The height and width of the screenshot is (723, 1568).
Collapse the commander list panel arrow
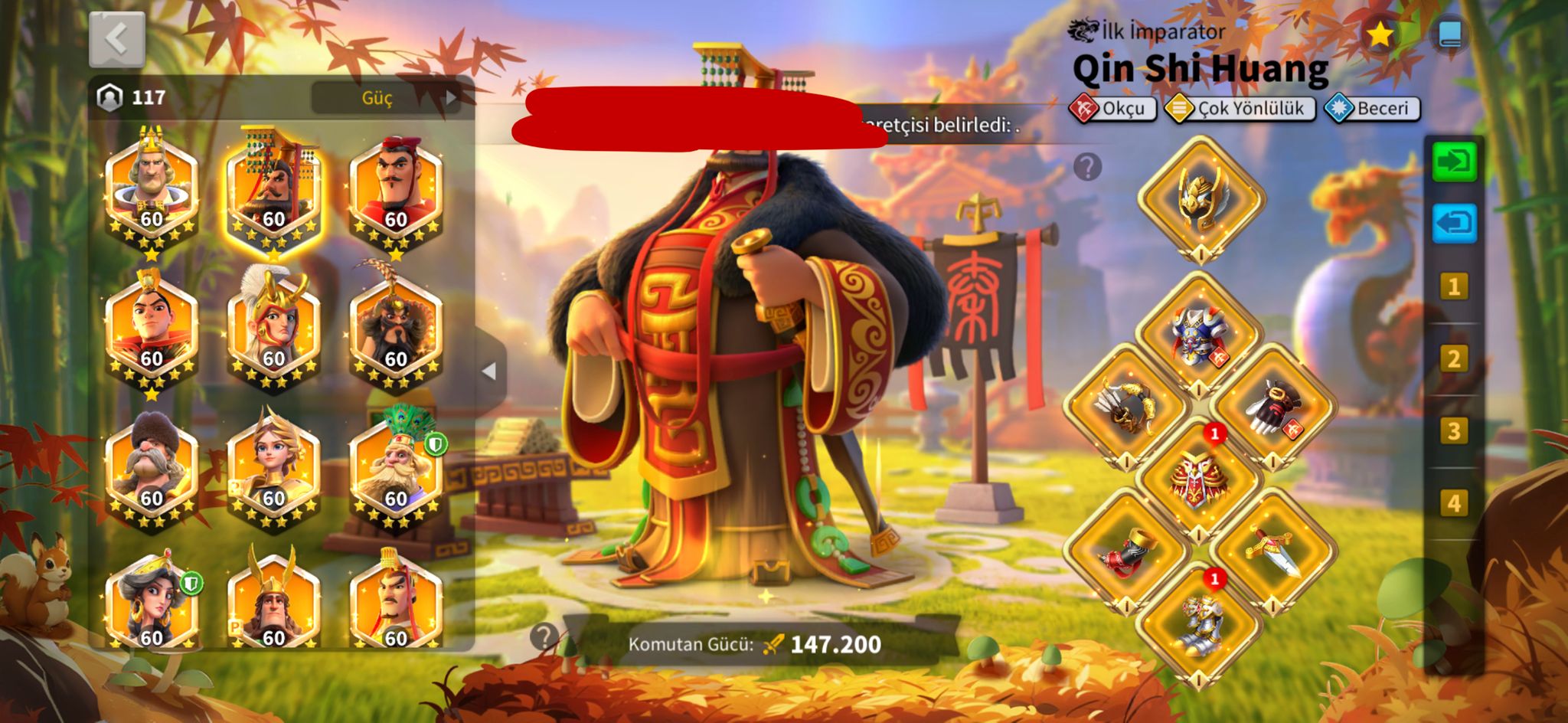click(x=490, y=371)
